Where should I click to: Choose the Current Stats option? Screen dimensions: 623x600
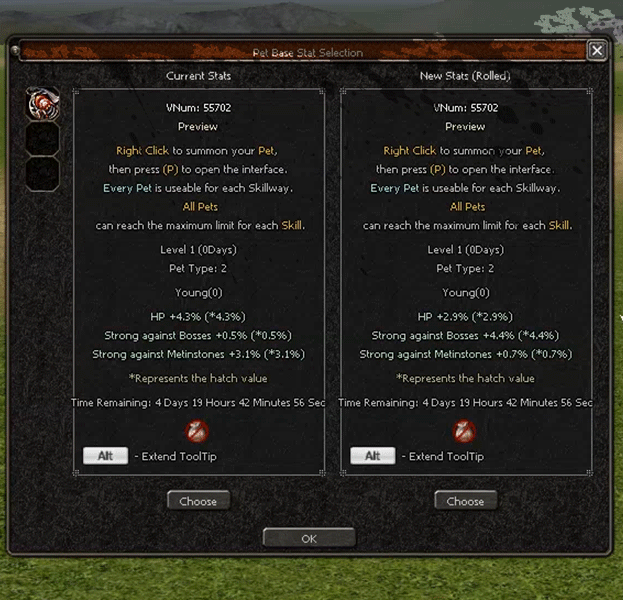(x=198, y=501)
